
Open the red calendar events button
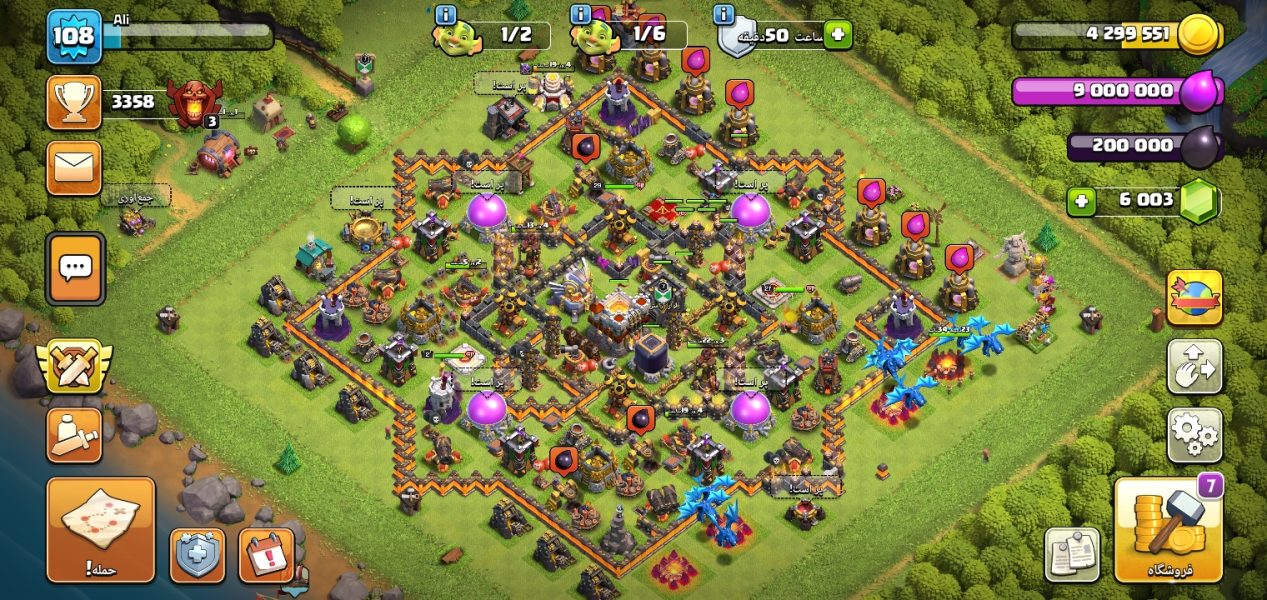pyautogui.click(x=267, y=555)
